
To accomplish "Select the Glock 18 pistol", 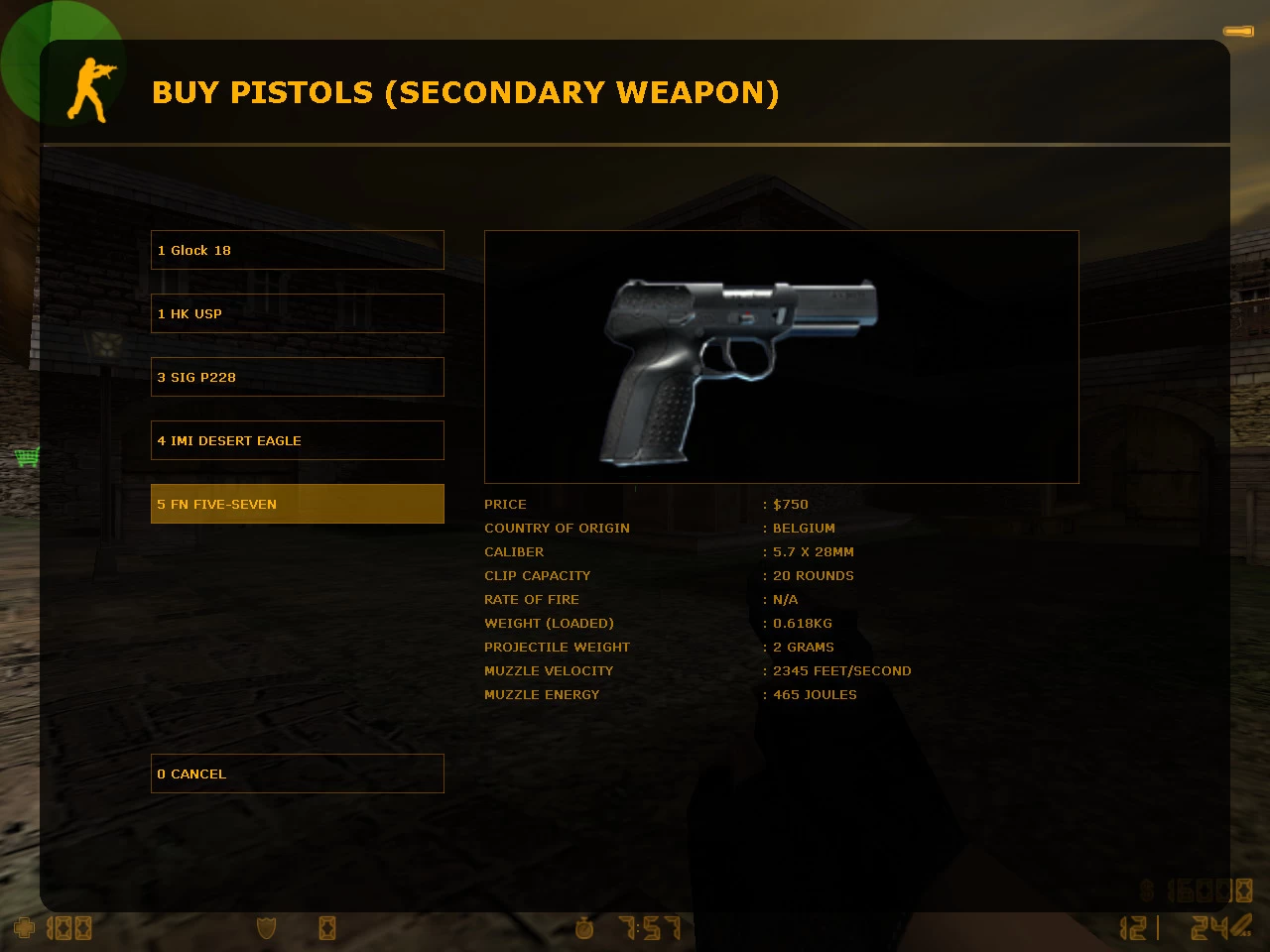I will coord(297,250).
